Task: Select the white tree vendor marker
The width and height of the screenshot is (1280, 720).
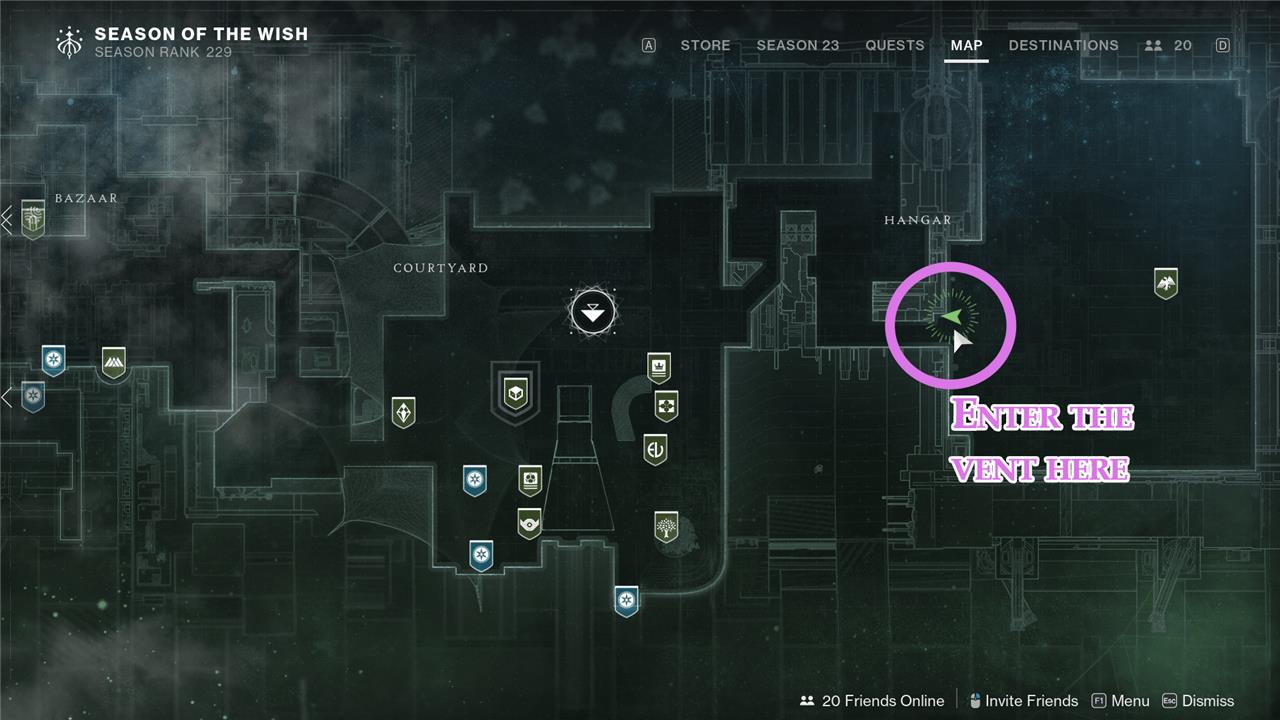Action: click(666, 526)
